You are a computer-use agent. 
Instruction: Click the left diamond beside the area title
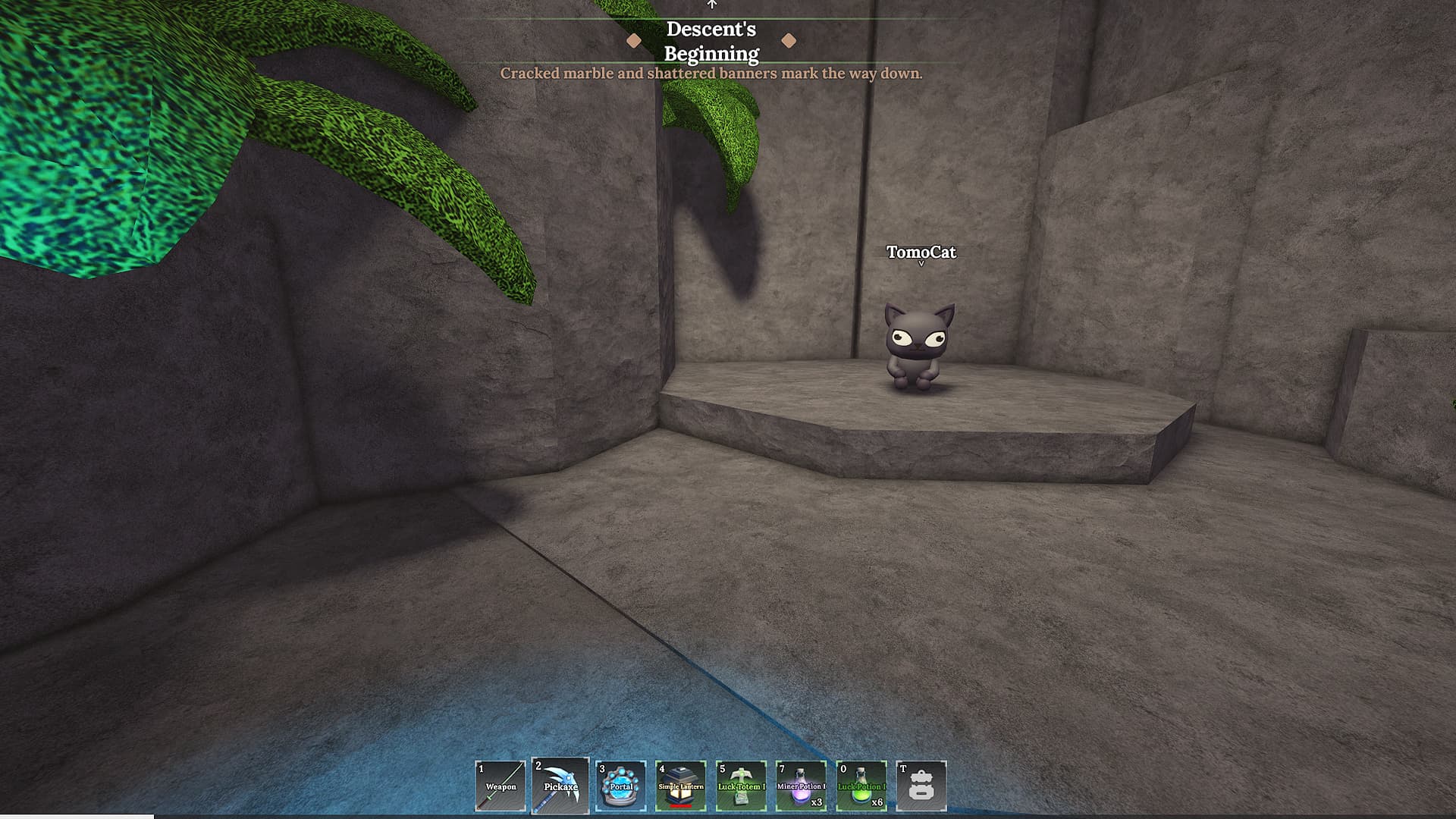coord(634,41)
